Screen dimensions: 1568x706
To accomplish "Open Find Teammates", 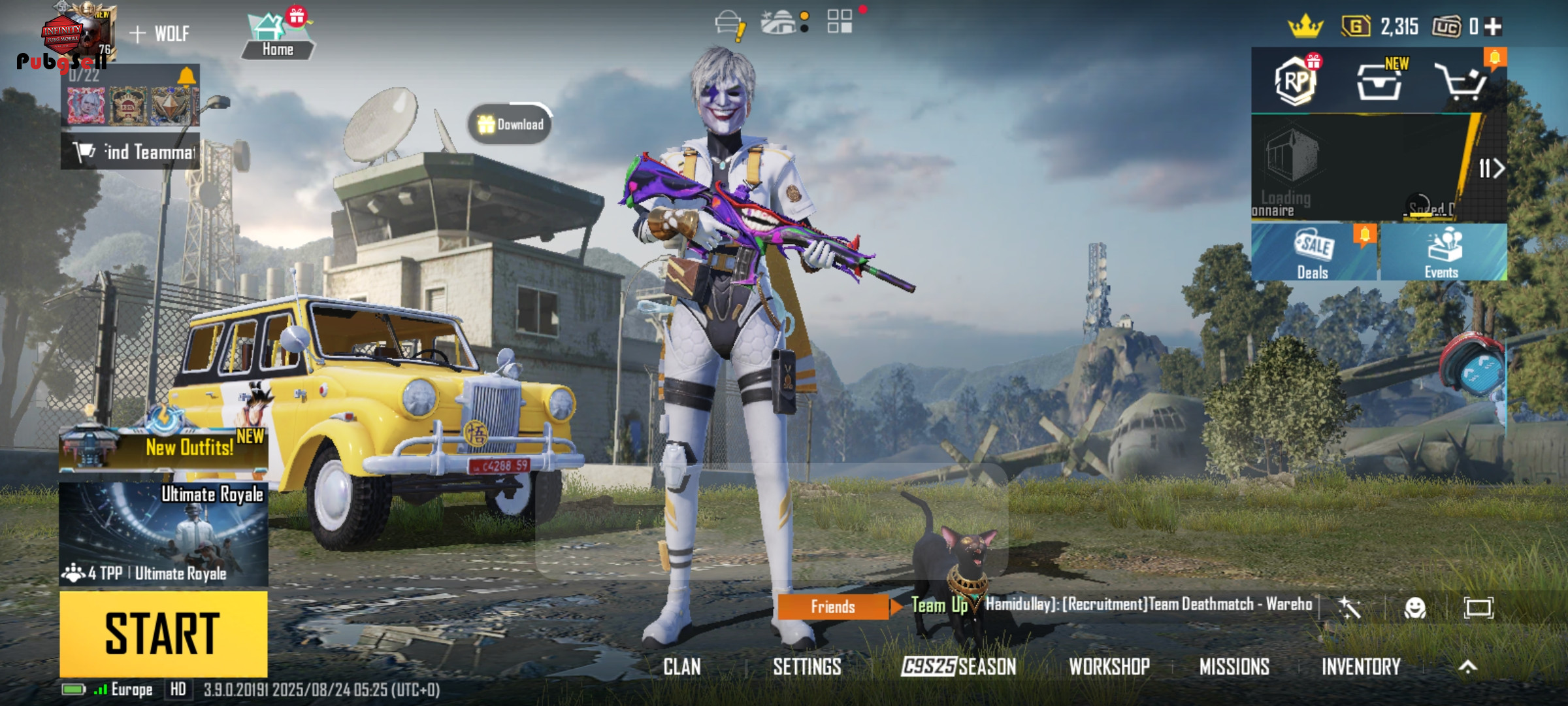I will point(131,152).
